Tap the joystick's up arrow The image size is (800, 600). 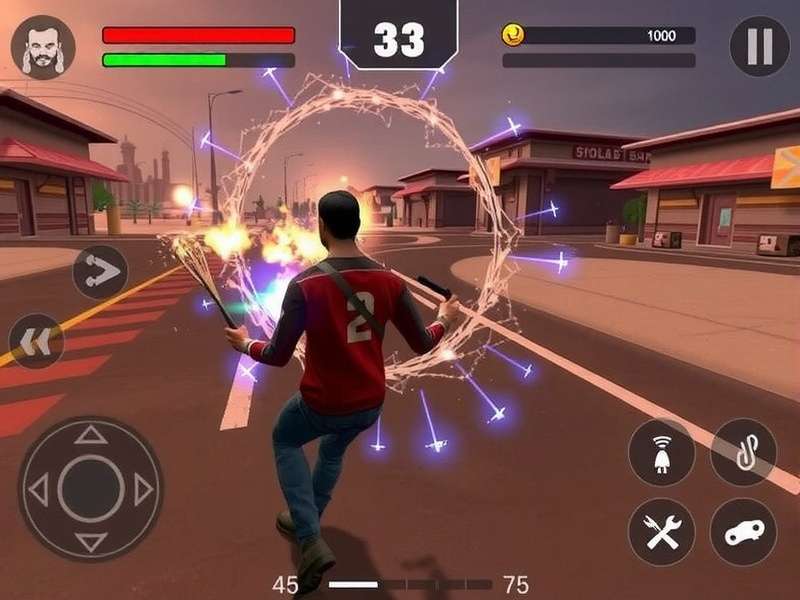[91, 435]
